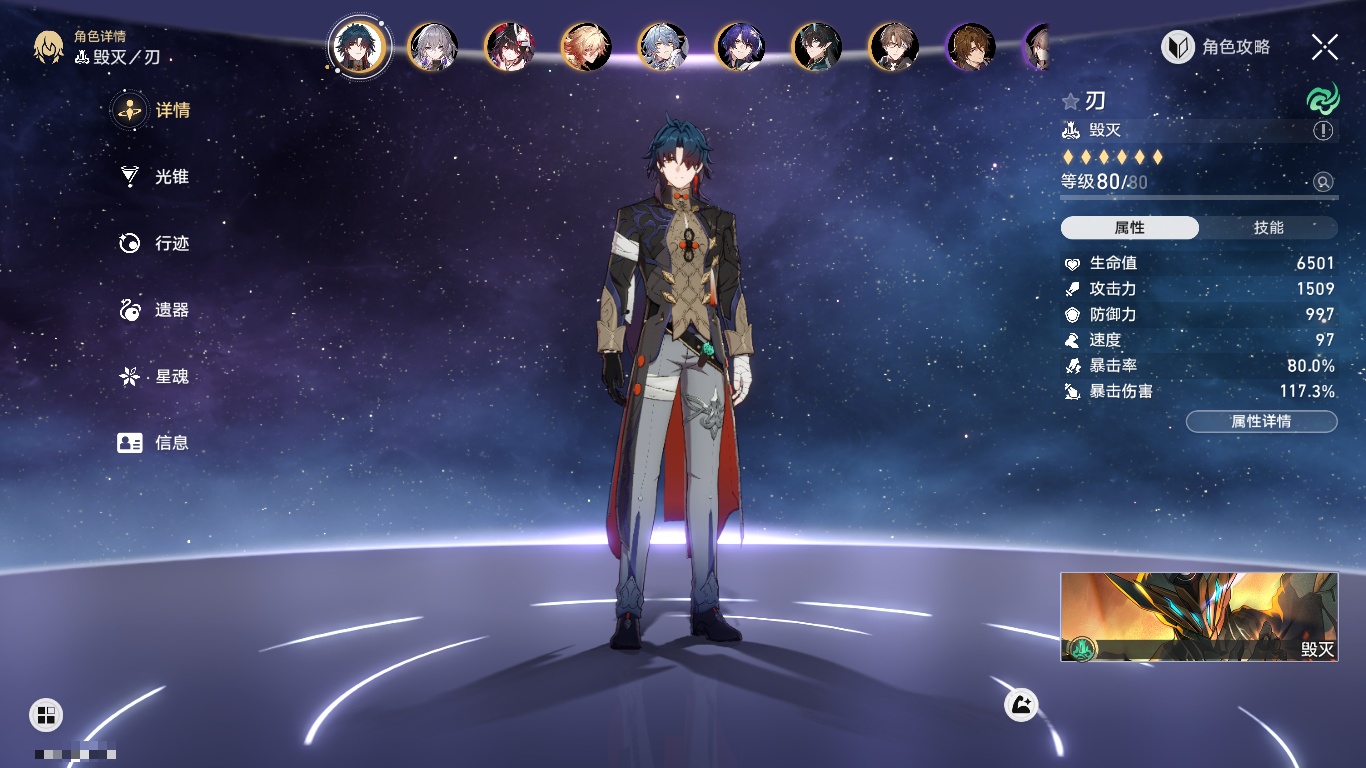The image size is (1366, 768).
Task: Select the red and black haired character portrait
Action: coord(510,47)
